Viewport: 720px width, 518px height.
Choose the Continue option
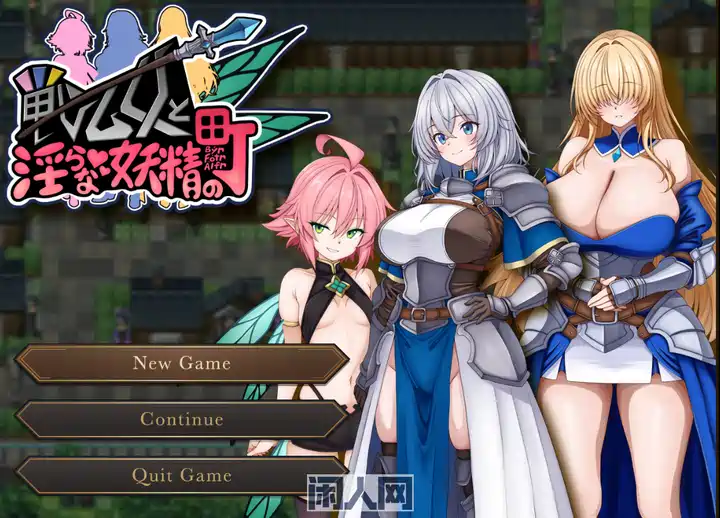182,420
